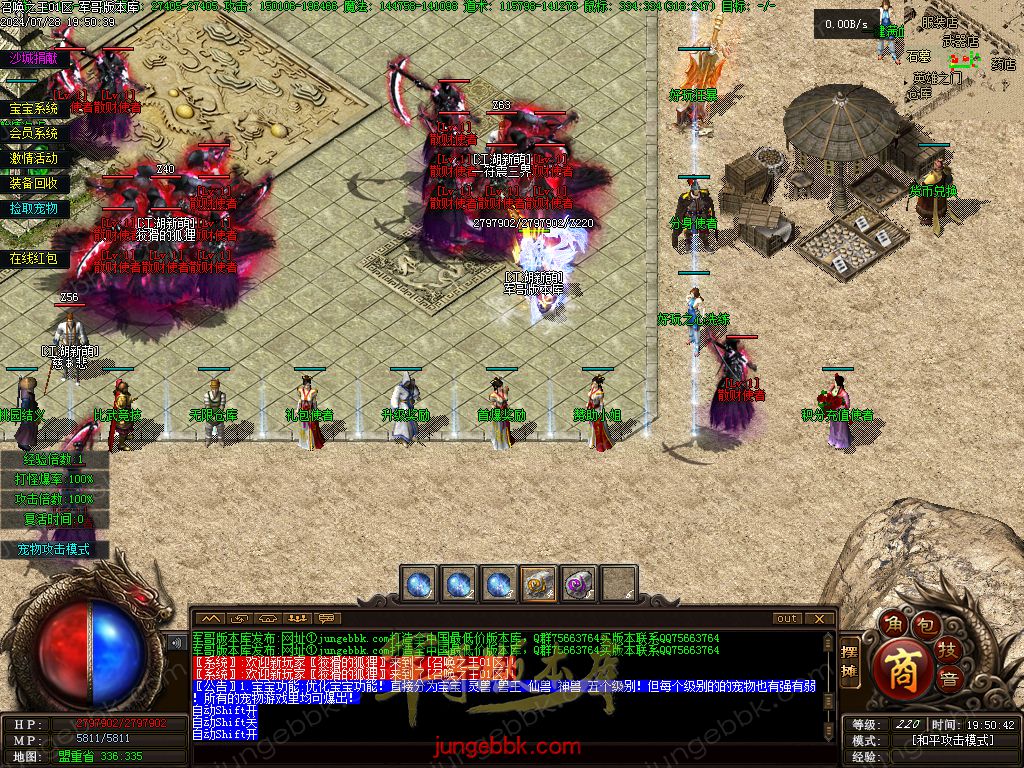Screen dimensions: 1024x768
Task: Open the 激情活动 events menu
Action: (34, 158)
